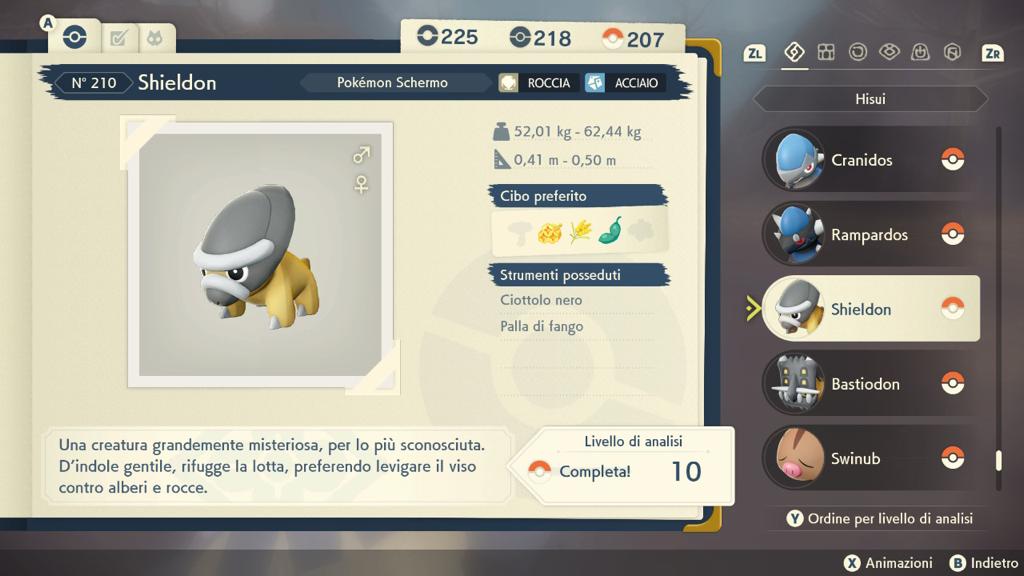Show the female form of Shieldon

click(x=361, y=184)
